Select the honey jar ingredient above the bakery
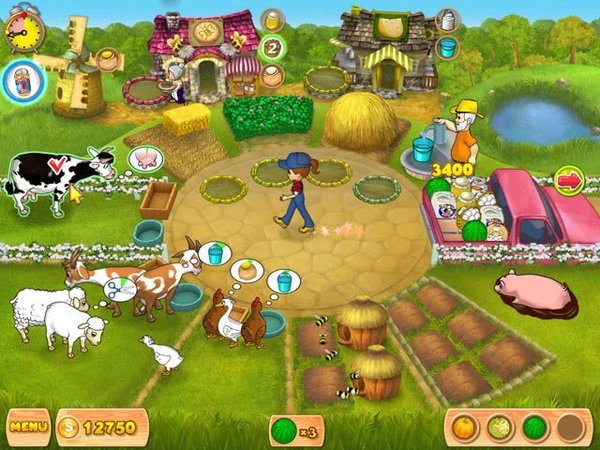Image resolution: width=600 pixels, height=450 pixels. [x=272, y=19]
